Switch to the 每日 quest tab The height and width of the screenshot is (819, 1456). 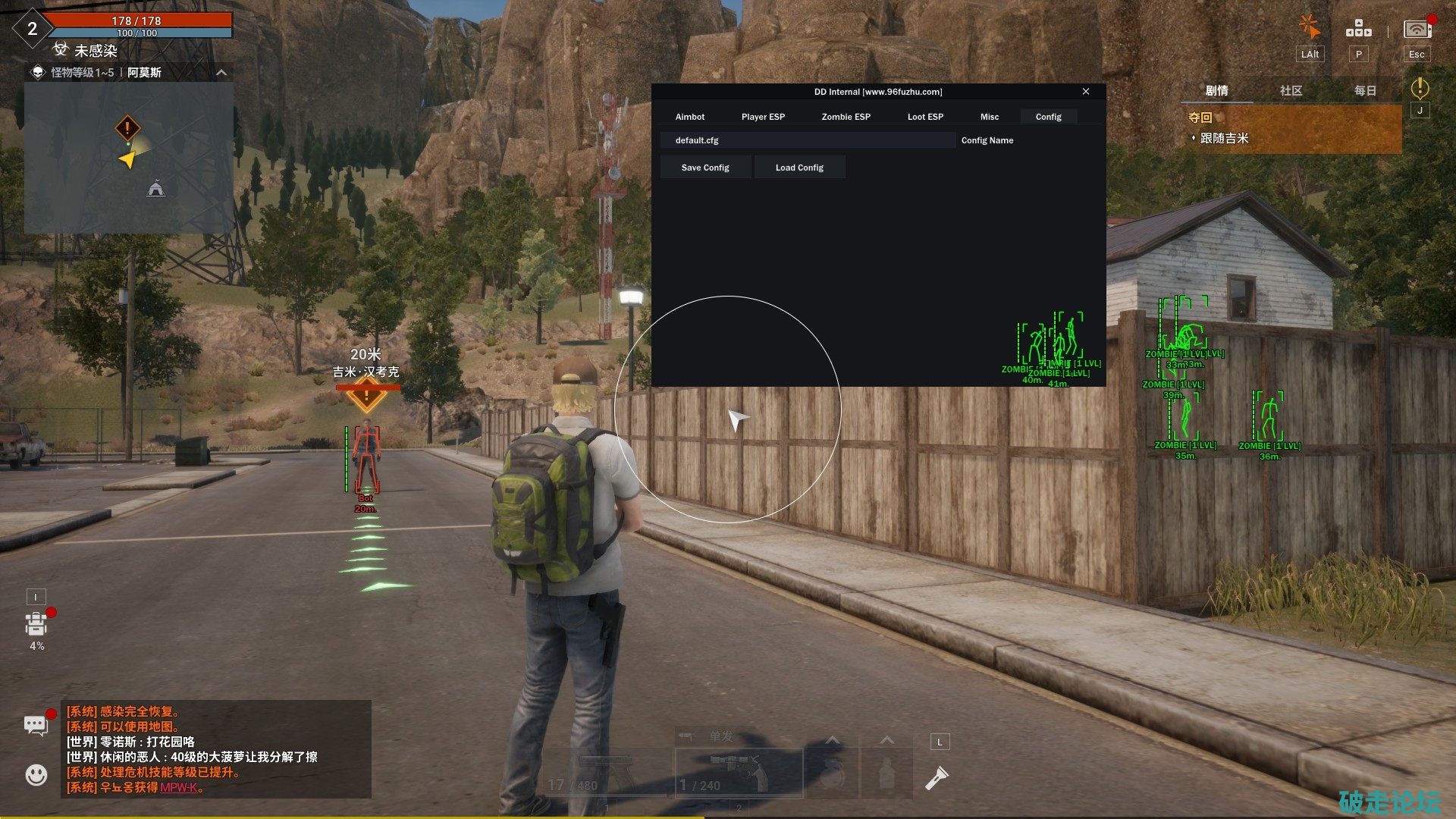[x=1365, y=91]
